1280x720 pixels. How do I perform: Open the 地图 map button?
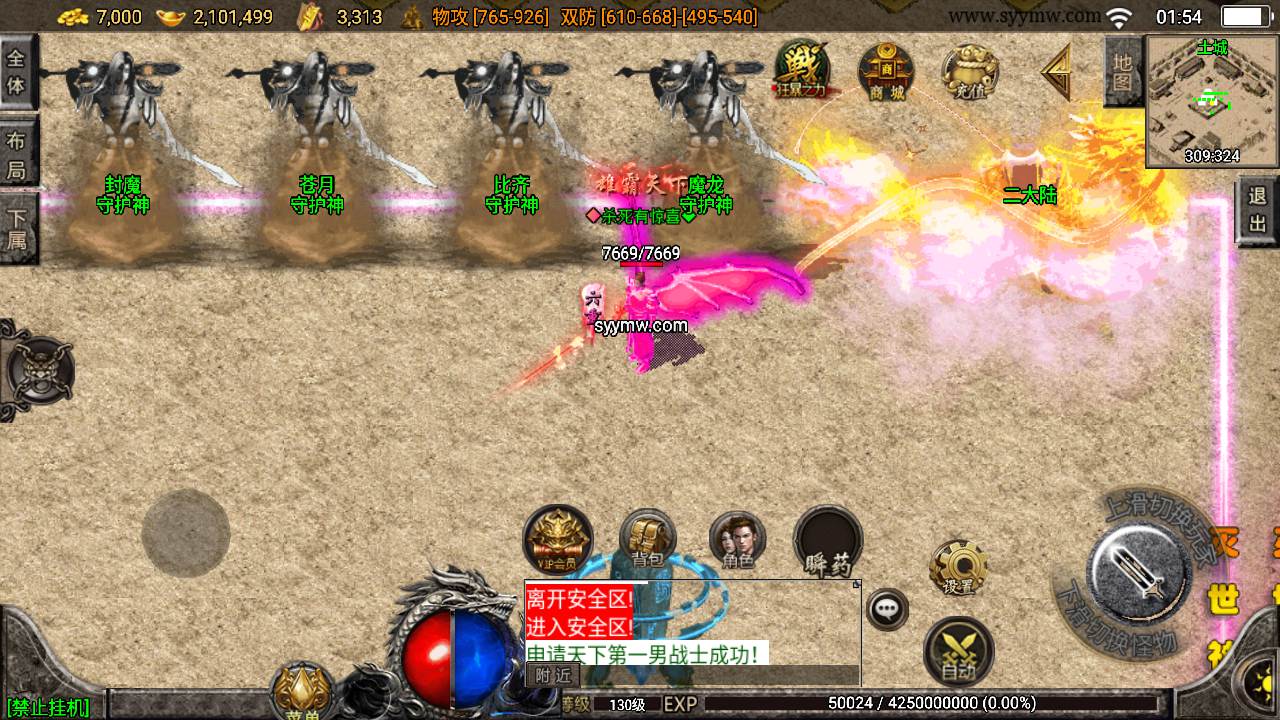point(1123,71)
